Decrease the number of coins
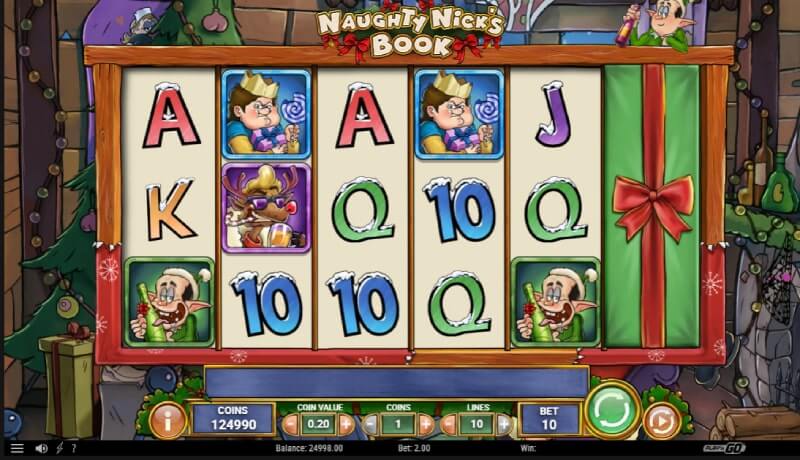Viewport: 800px width, 460px height. 370,423
